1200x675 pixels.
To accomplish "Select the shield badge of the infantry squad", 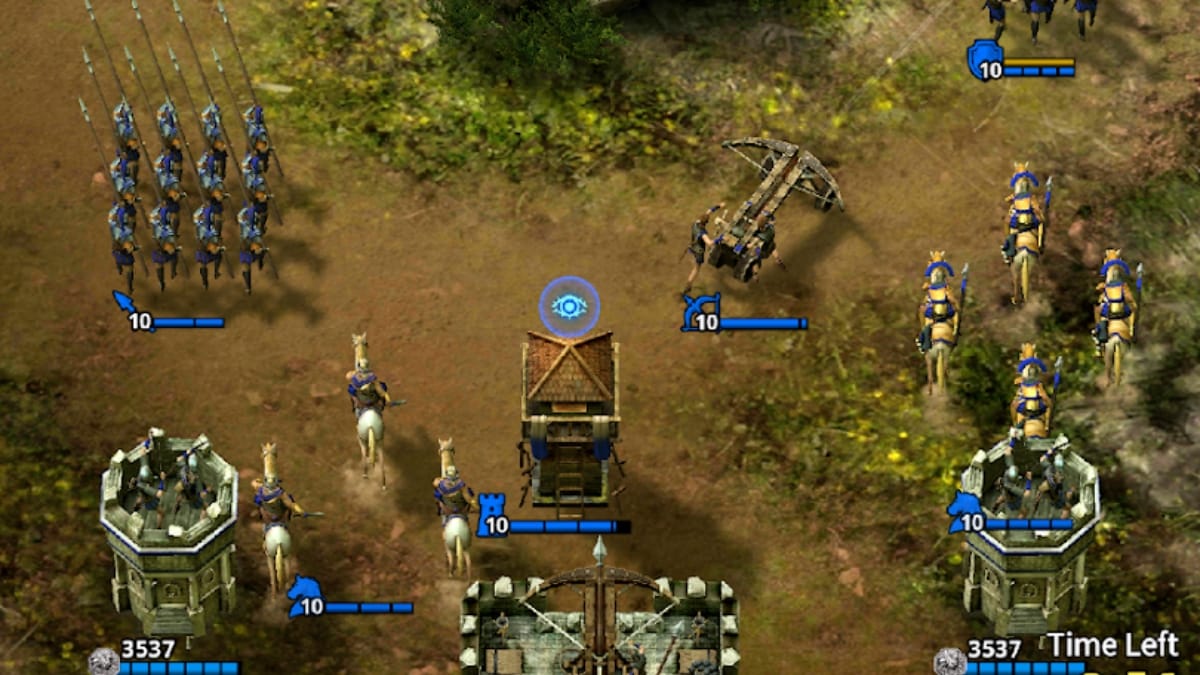I will [x=983, y=58].
